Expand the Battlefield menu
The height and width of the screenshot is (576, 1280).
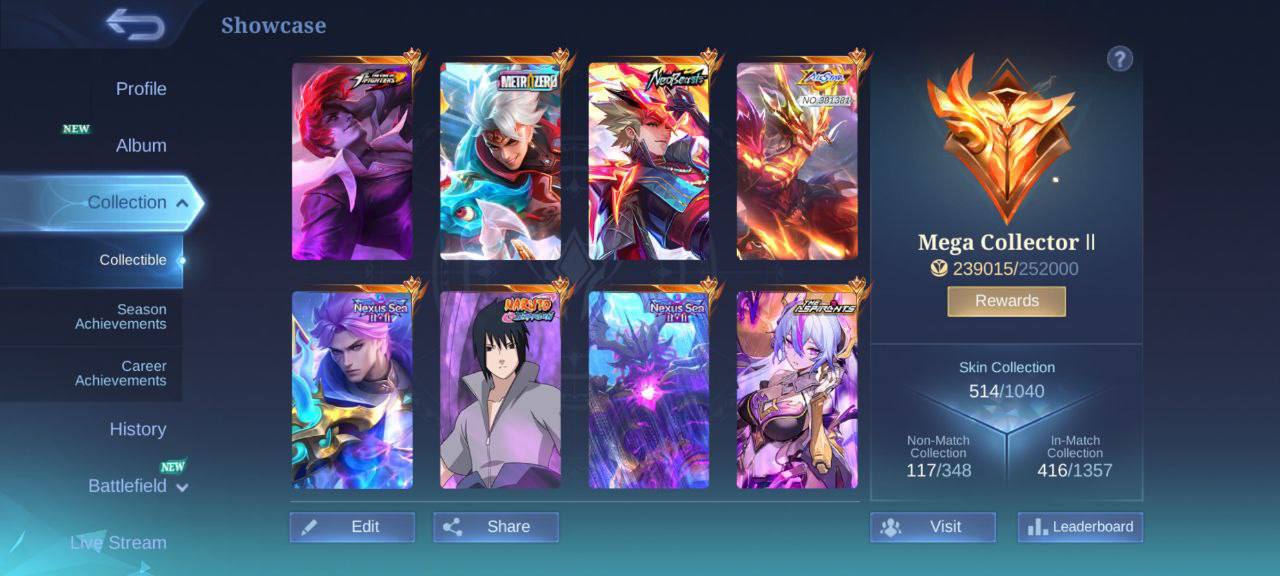coord(181,487)
